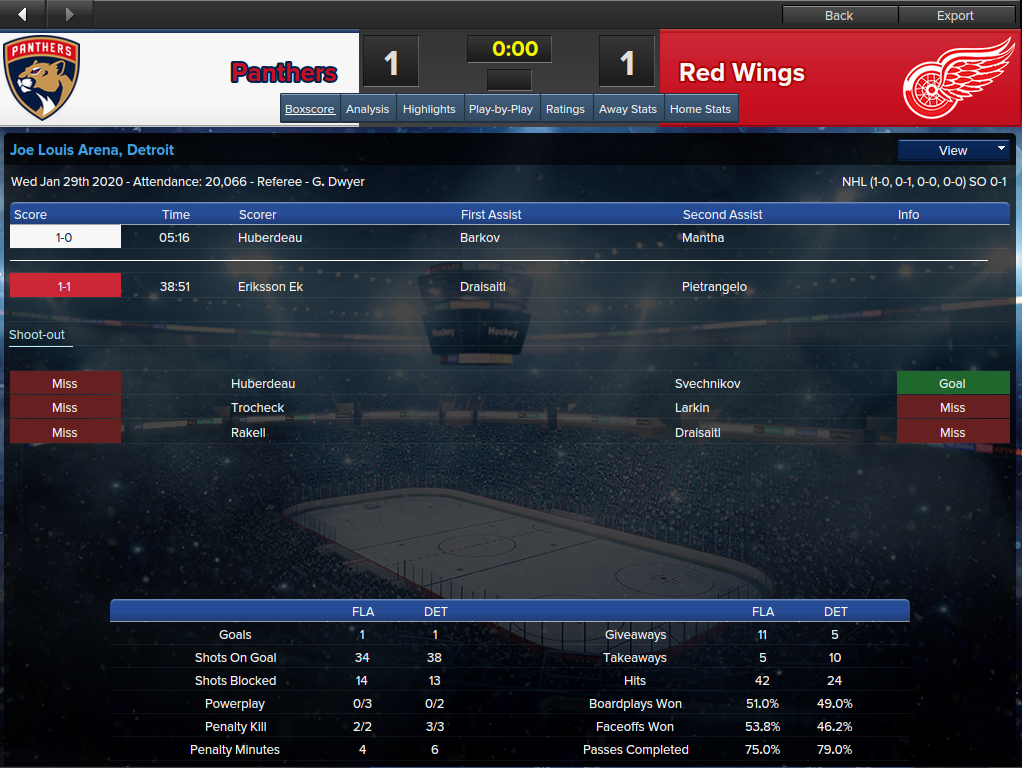Click the left navigation arrow
This screenshot has width=1022, height=768.
point(23,14)
